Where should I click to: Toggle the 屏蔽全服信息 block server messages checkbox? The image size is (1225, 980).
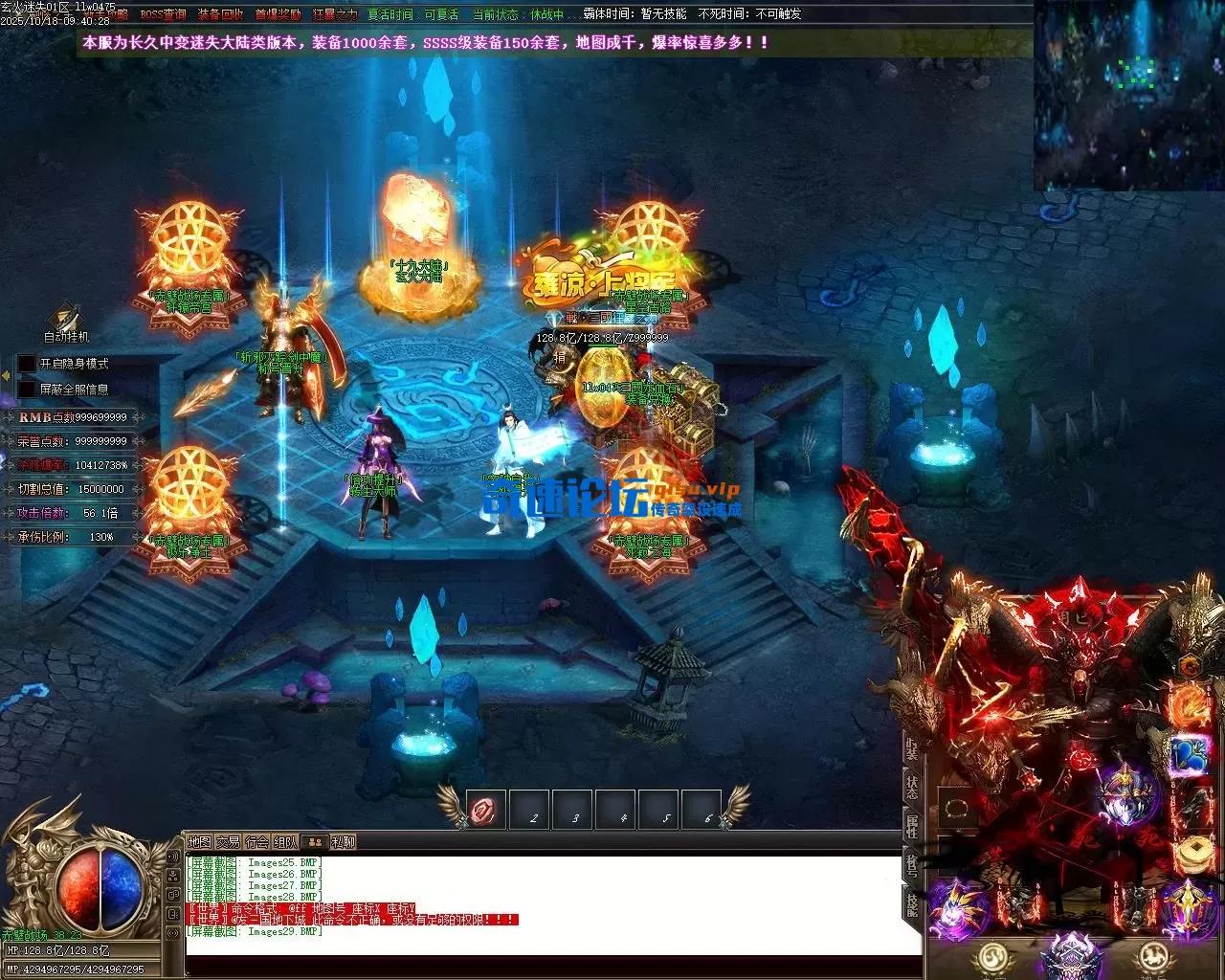(28, 390)
